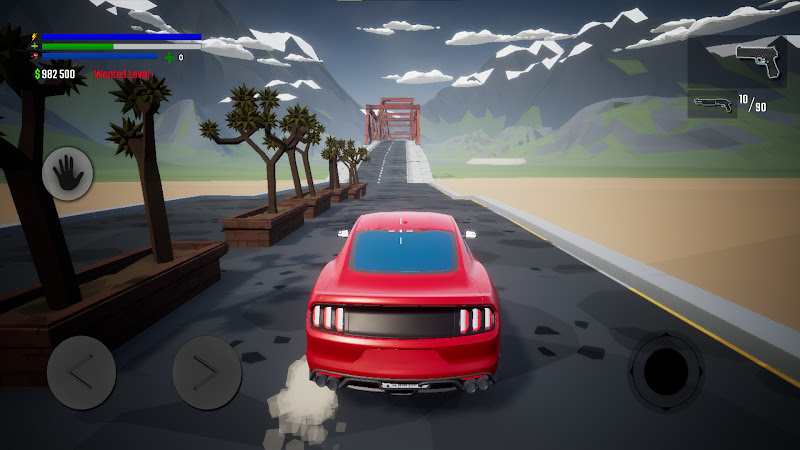Select the pistol weapon slot
Image resolution: width=800 pixels, height=450 pixels.
tap(759, 62)
